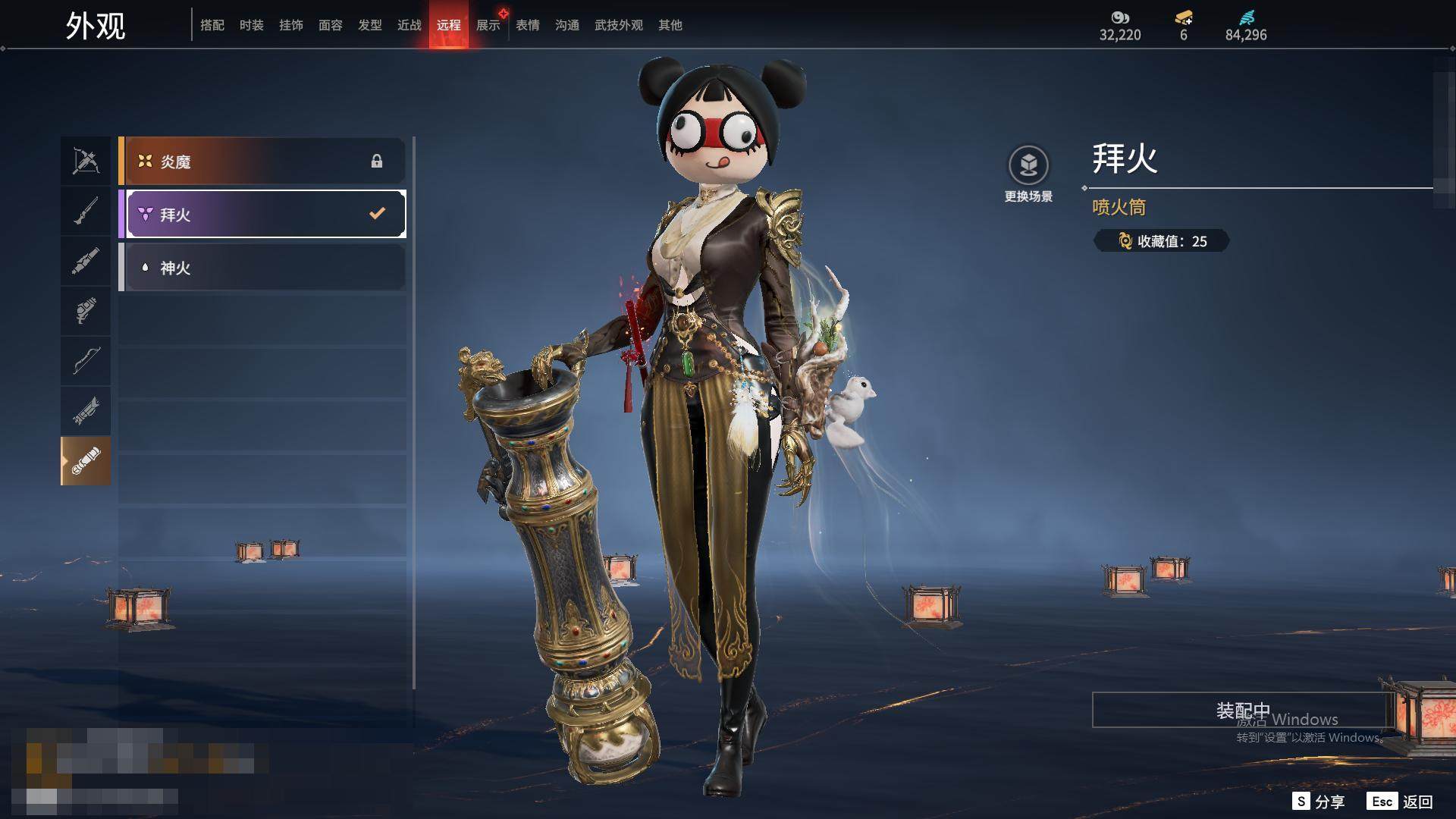The image size is (1456, 819).
Task: Show the 展示 display tab
Action: (488, 25)
